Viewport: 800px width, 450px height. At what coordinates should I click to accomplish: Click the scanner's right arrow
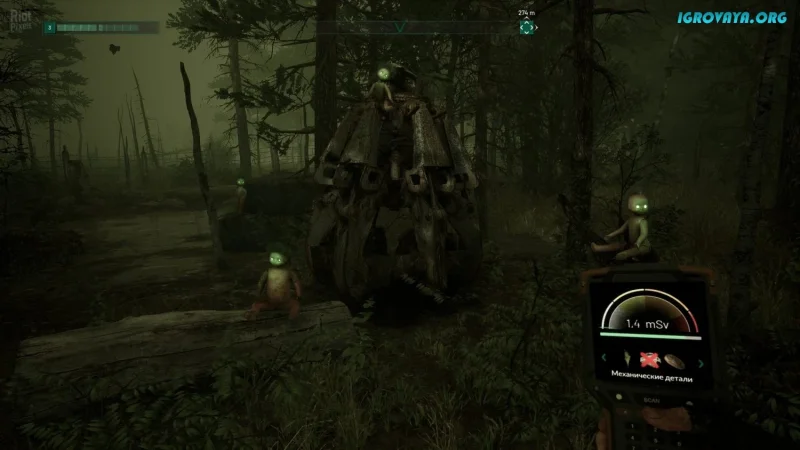click(x=702, y=362)
